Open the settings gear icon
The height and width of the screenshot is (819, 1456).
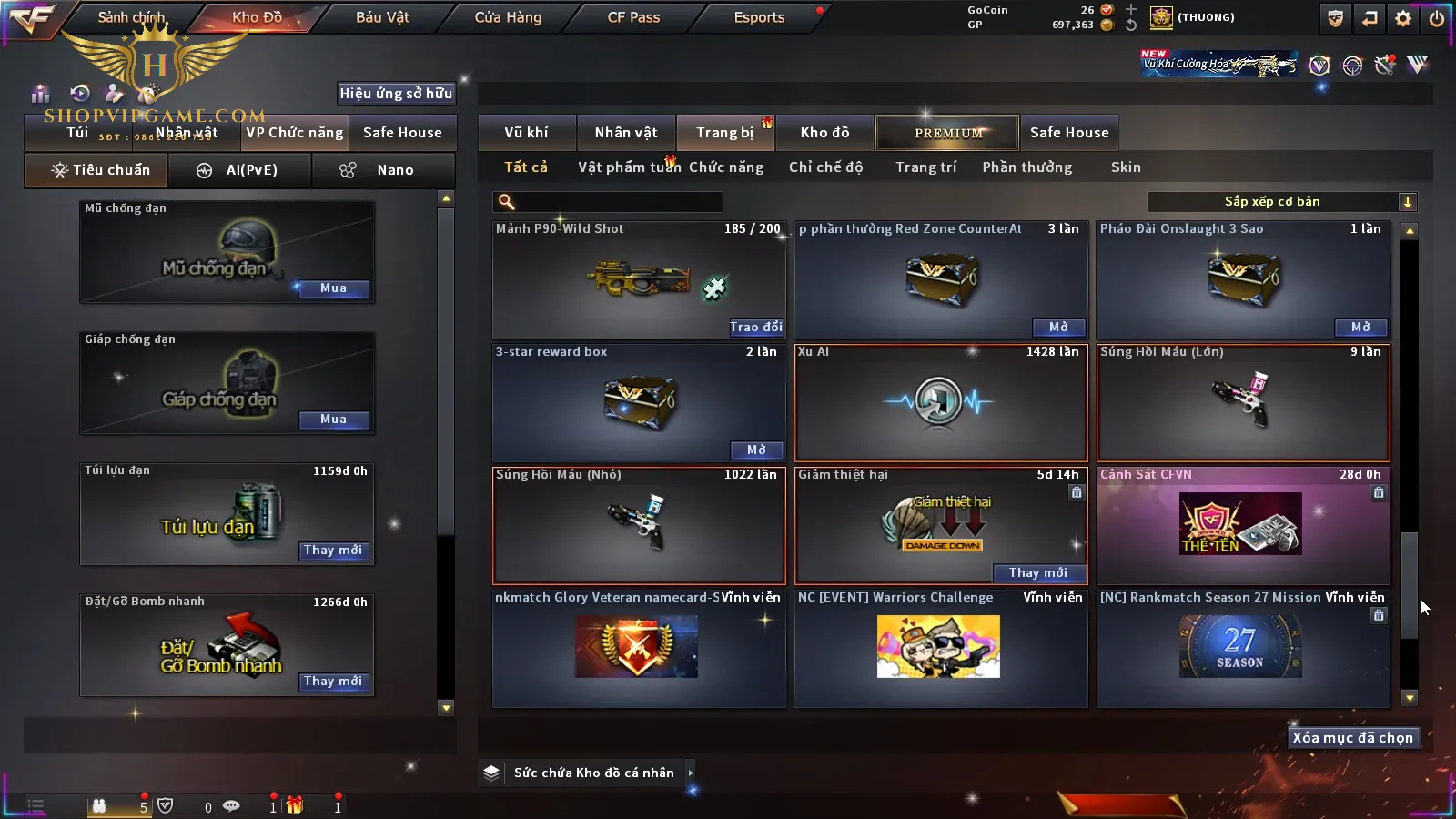coord(1403,18)
